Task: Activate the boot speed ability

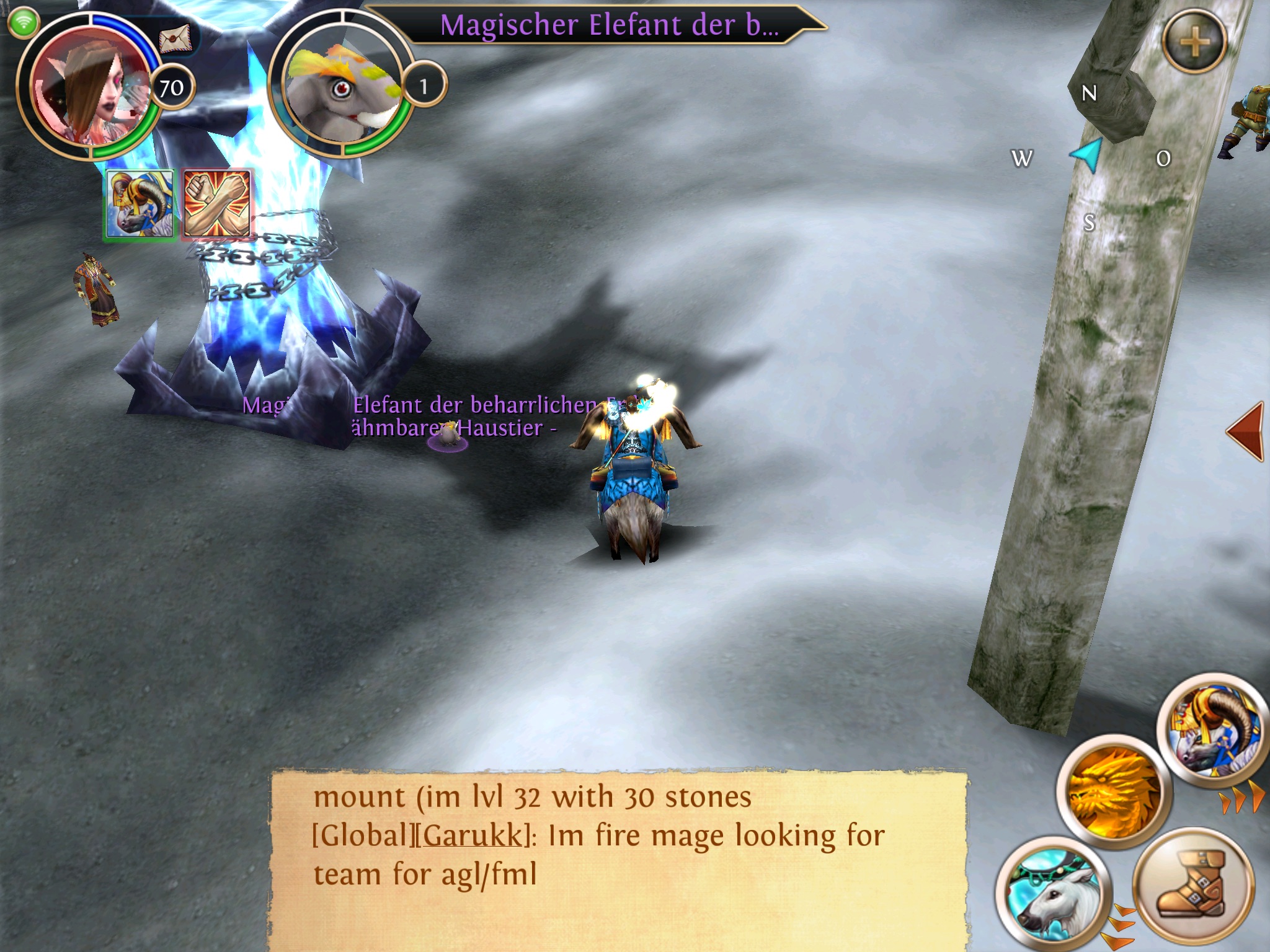Action: [1192, 886]
